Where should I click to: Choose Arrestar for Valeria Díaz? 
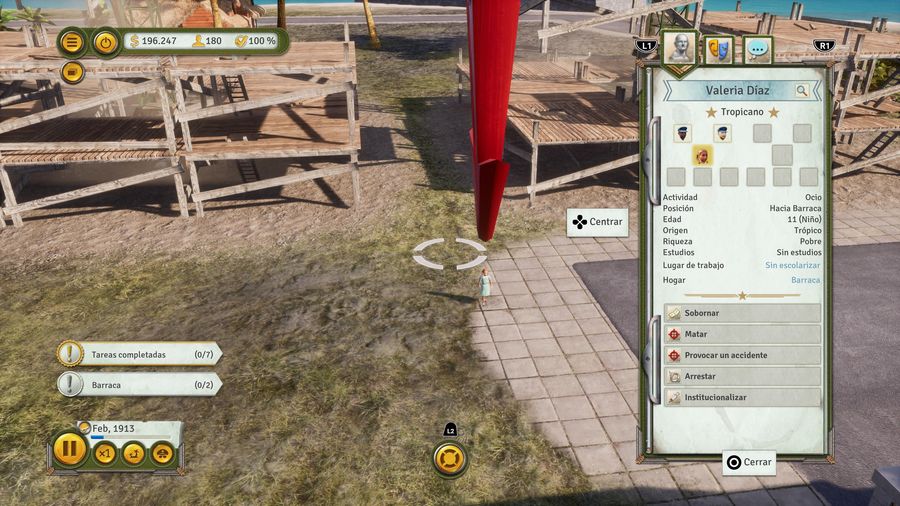[742, 376]
